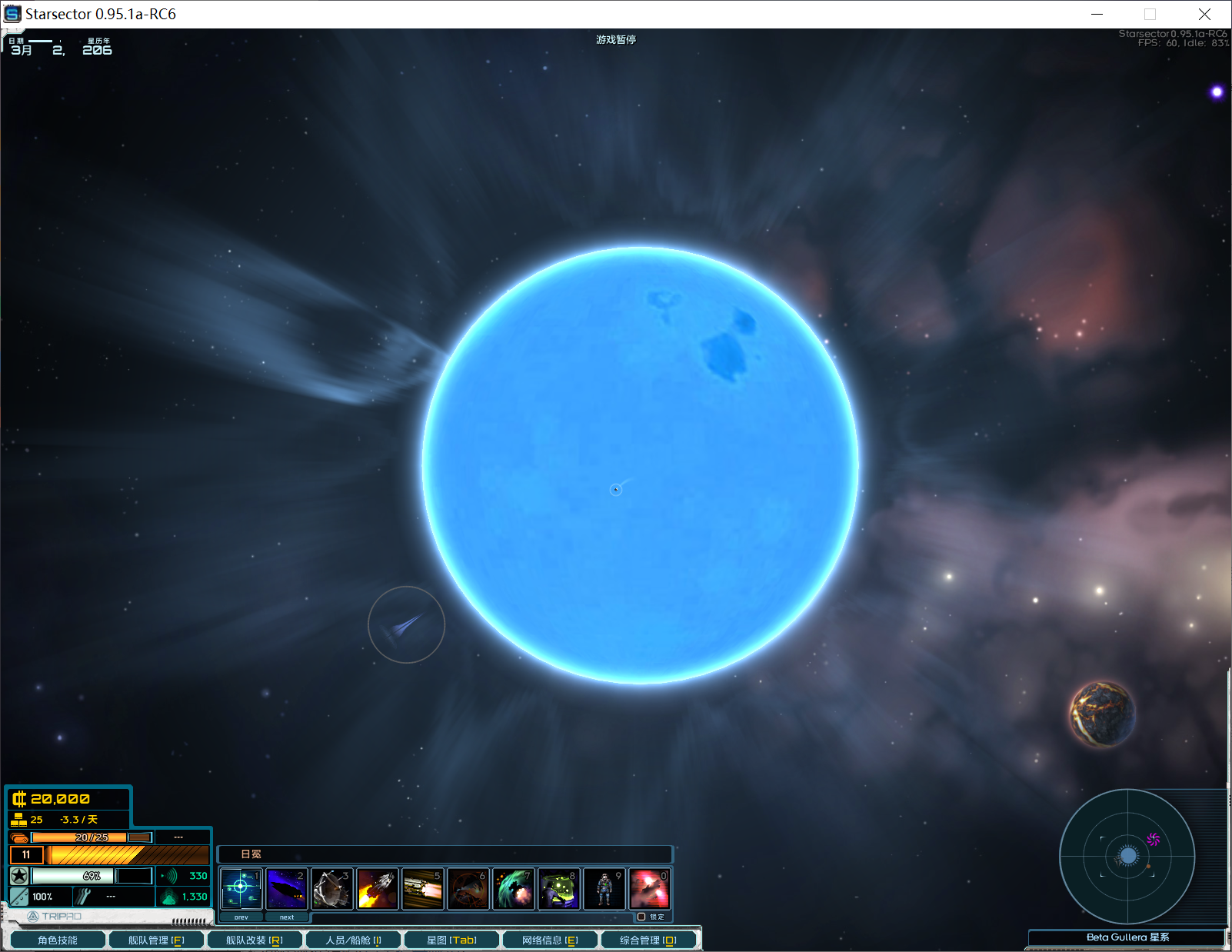Switch to the next ability bar

(x=287, y=917)
